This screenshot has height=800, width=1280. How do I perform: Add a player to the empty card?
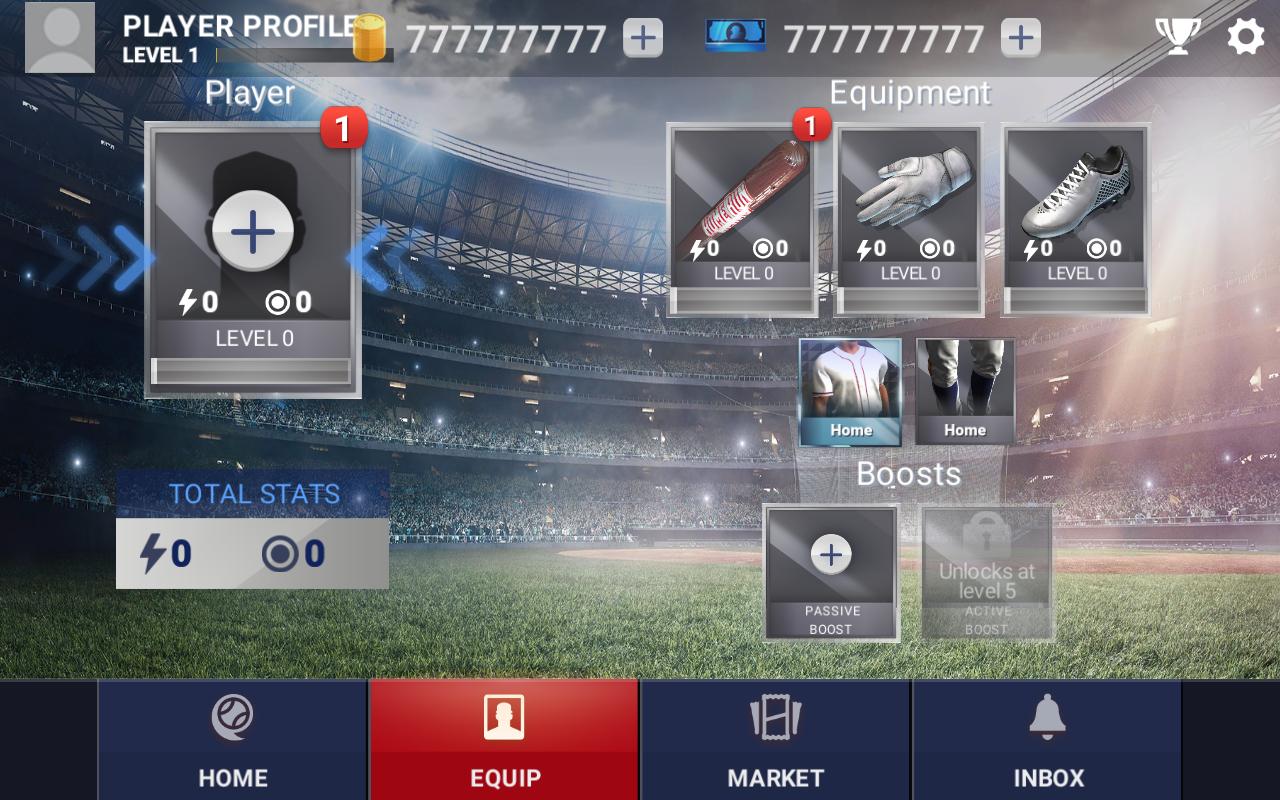[x=253, y=232]
